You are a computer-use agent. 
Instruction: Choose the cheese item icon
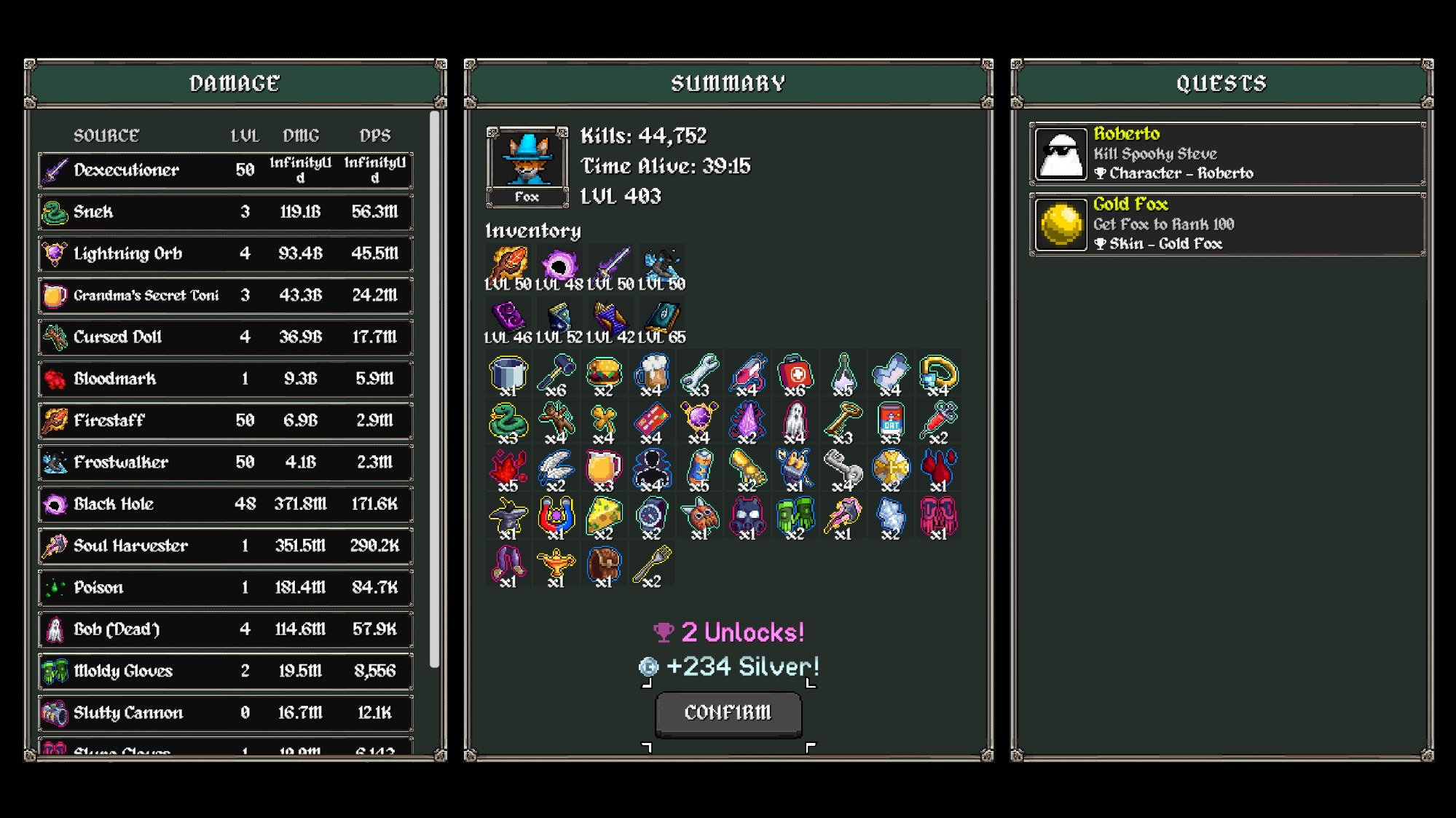604,516
